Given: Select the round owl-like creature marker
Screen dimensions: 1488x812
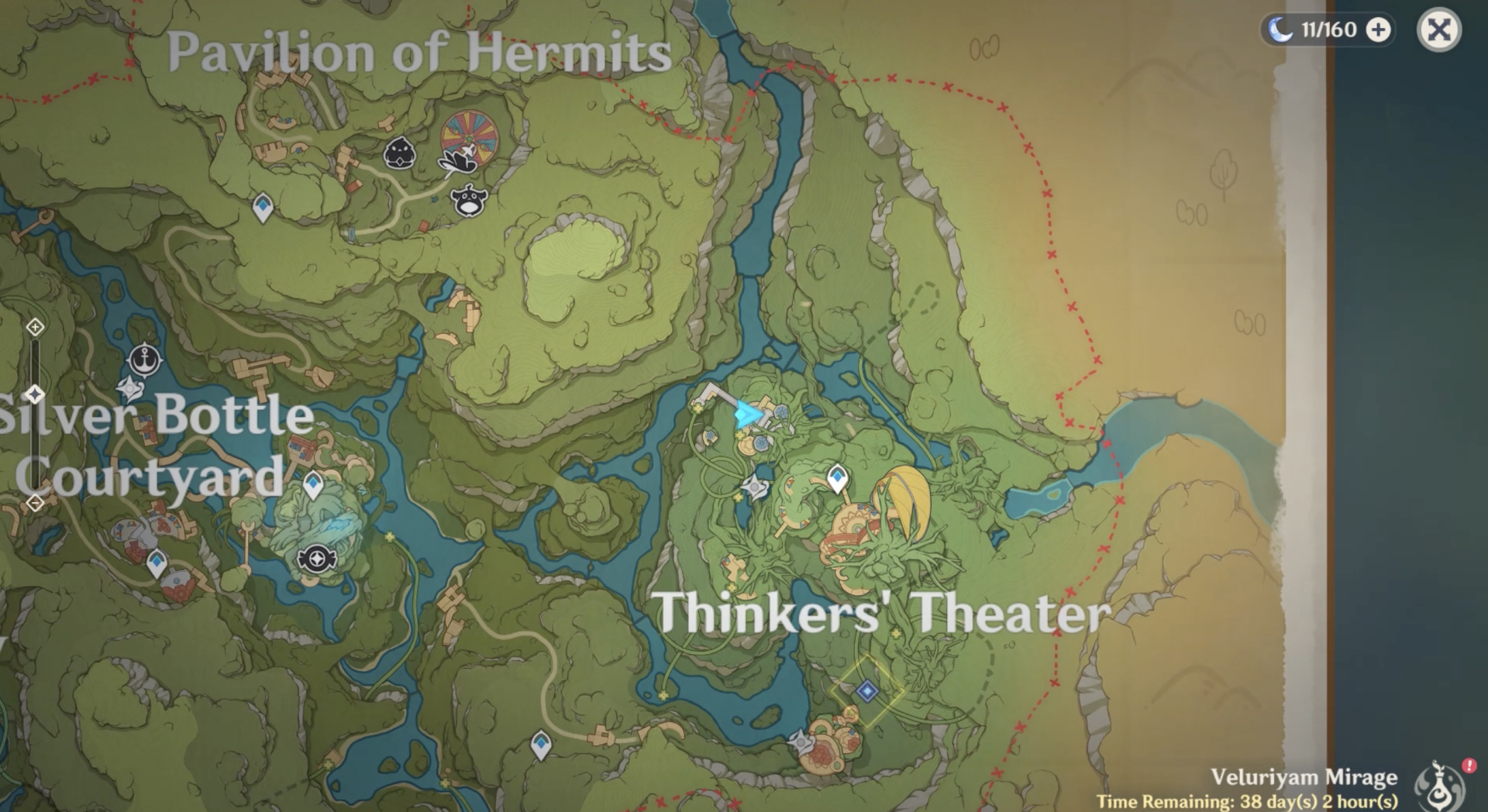Looking at the screenshot, I should [469, 201].
